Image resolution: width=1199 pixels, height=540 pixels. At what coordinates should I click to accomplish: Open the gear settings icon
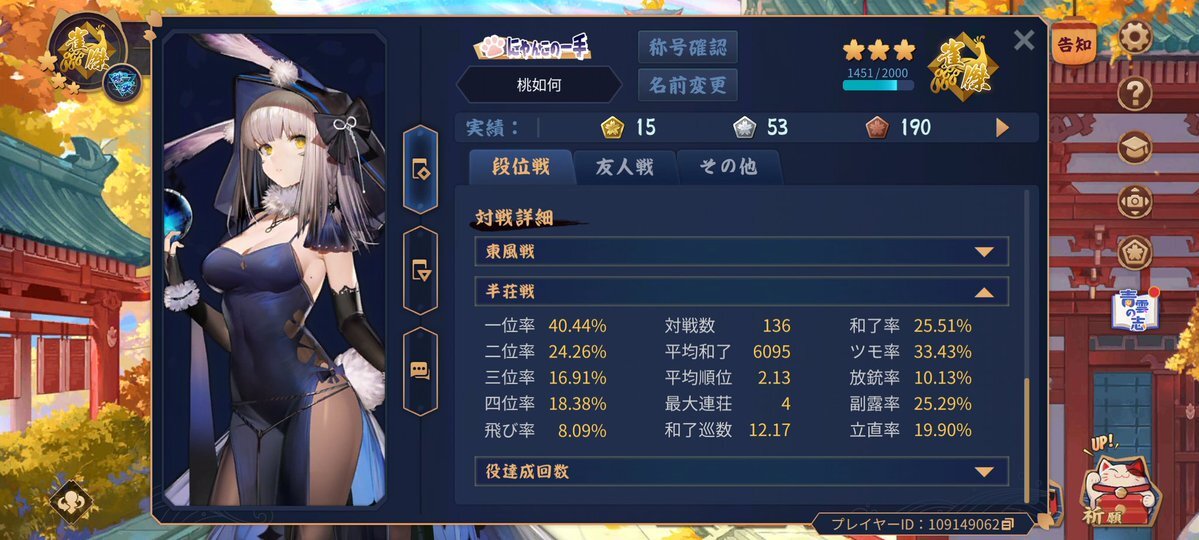point(1135,38)
